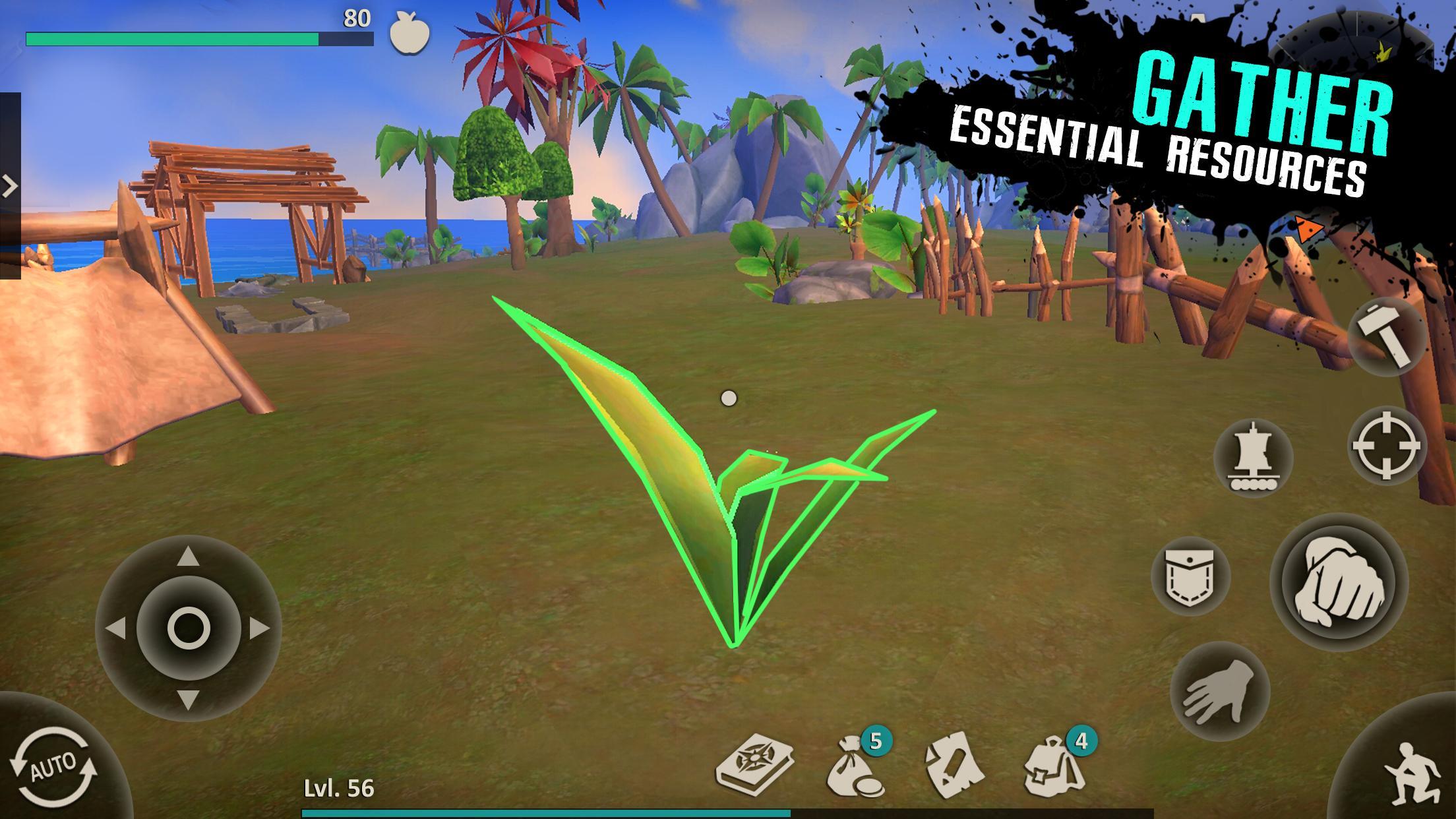This screenshot has height=819, width=1456.
Task: Click the green health bar at top left
Action: [171, 38]
